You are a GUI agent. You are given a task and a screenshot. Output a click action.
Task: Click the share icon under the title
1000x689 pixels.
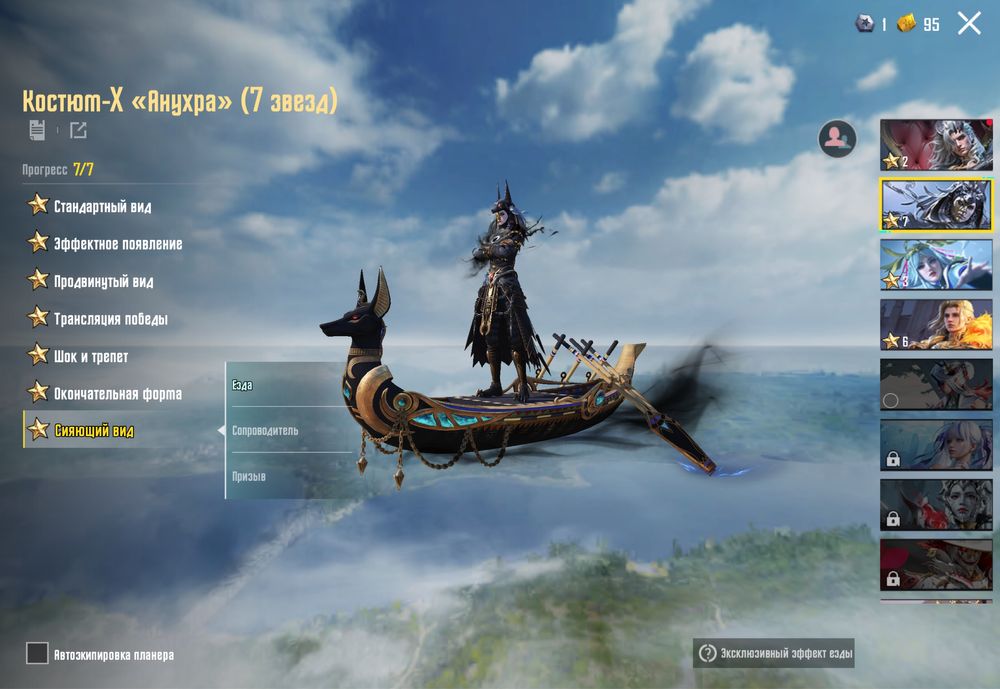(x=78, y=130)
